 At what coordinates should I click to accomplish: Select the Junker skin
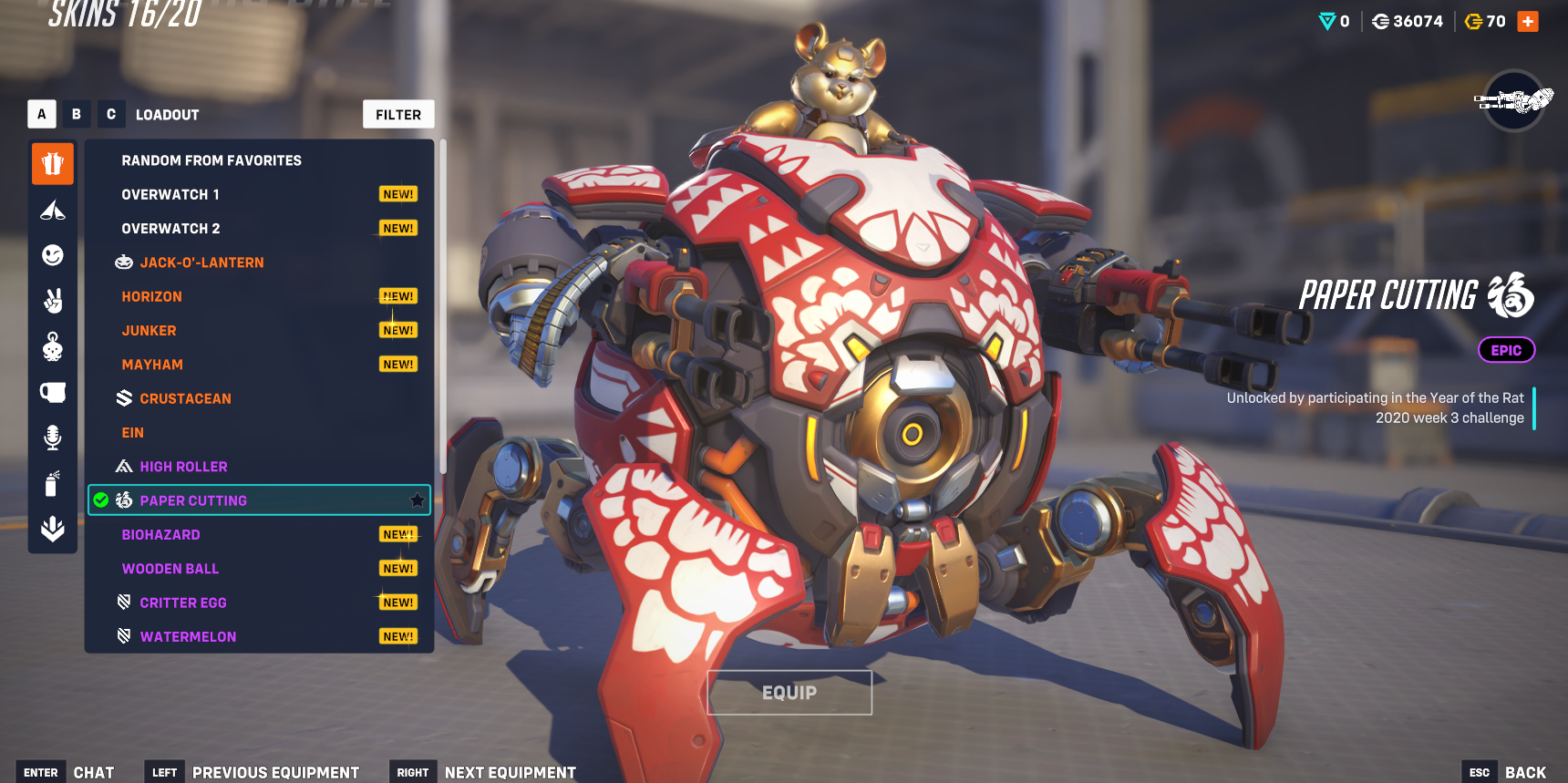point(150,331)
